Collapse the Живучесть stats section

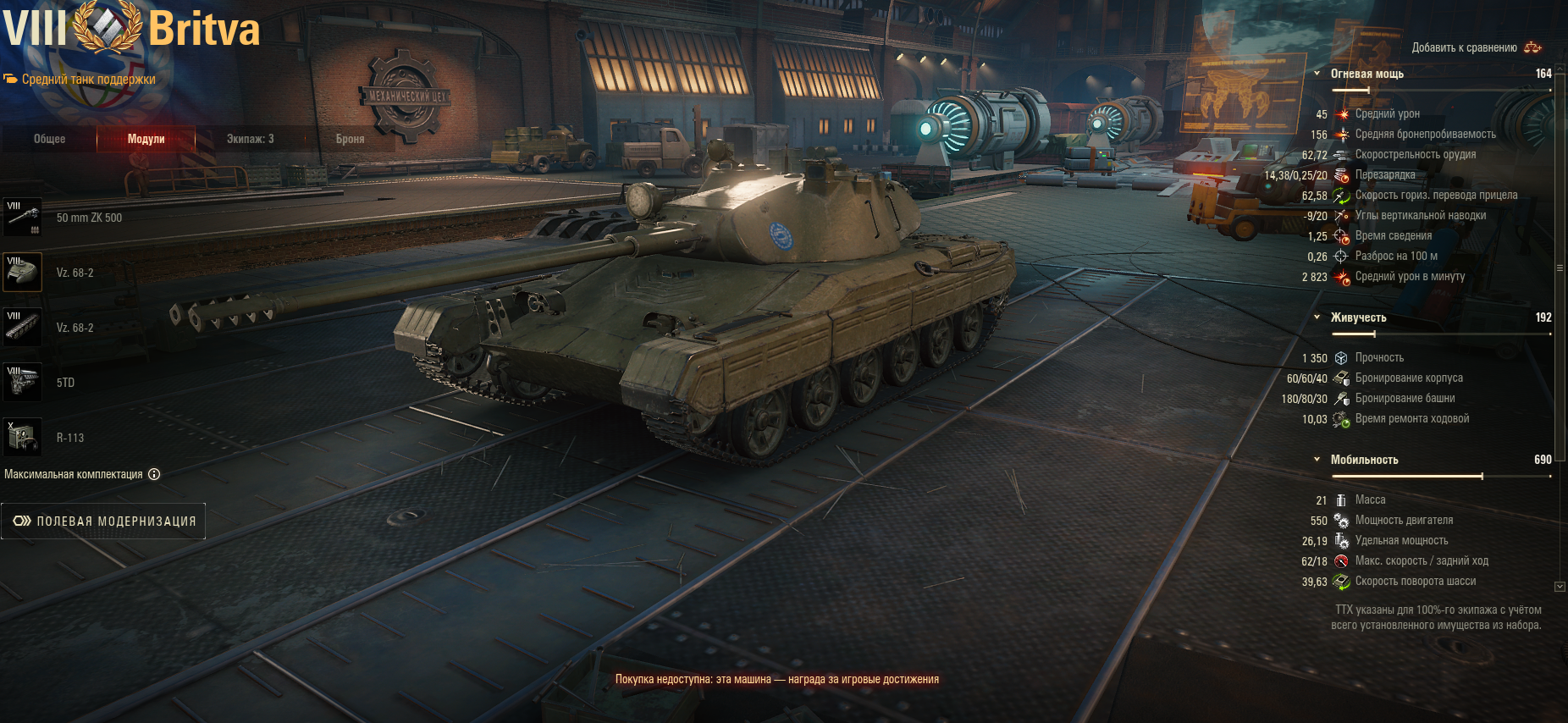(1317, 317)
